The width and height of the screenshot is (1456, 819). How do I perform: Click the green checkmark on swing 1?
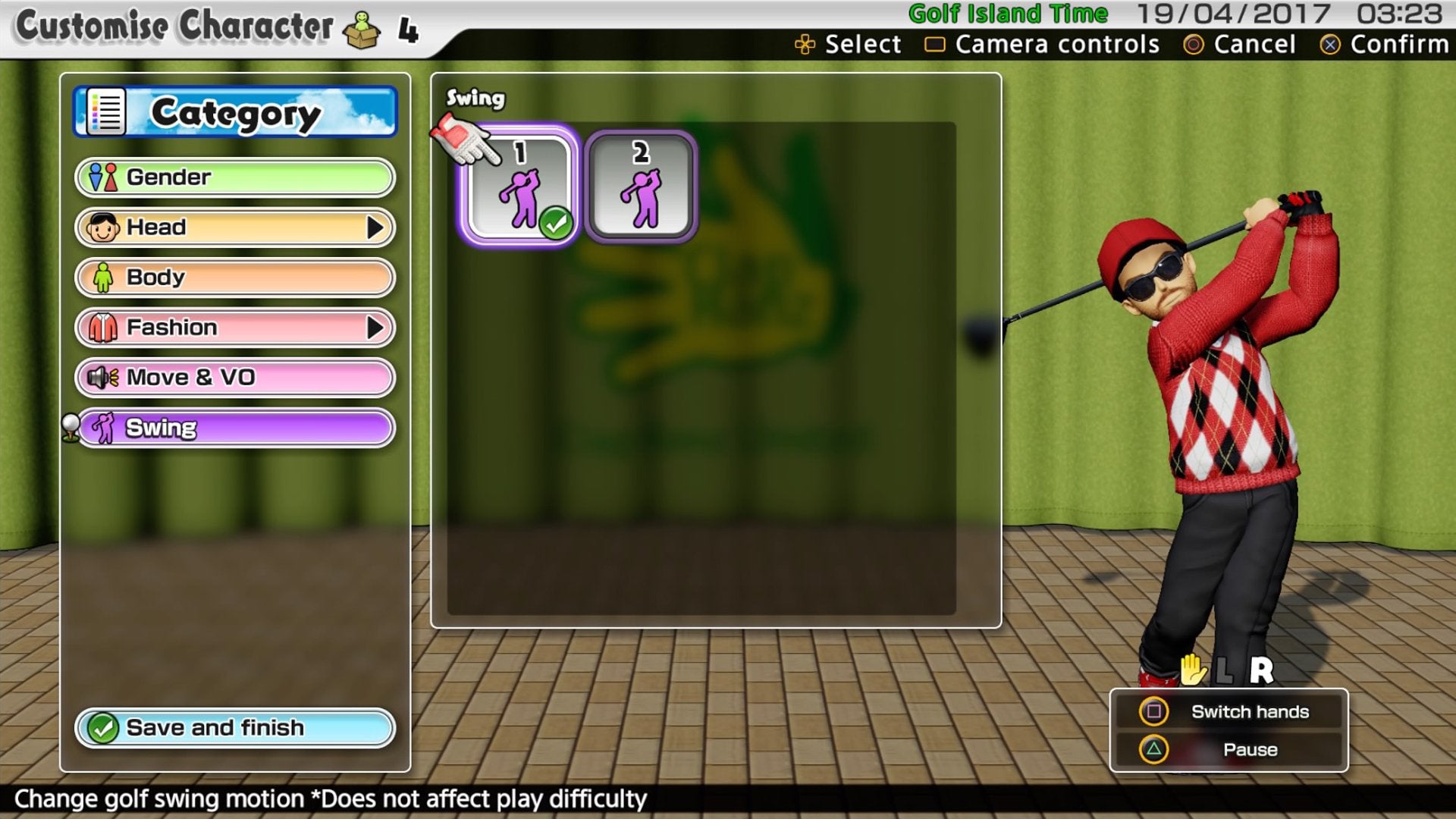556,221
